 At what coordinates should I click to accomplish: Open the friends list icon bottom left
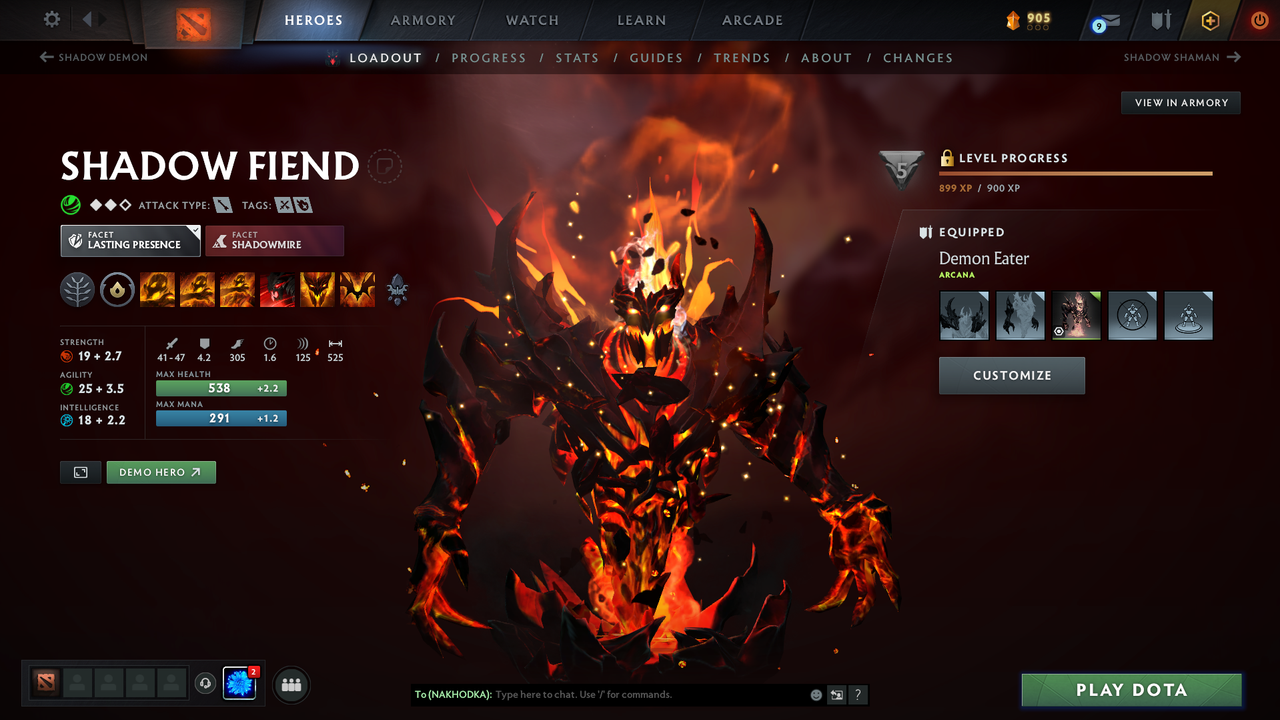(290, 684)
